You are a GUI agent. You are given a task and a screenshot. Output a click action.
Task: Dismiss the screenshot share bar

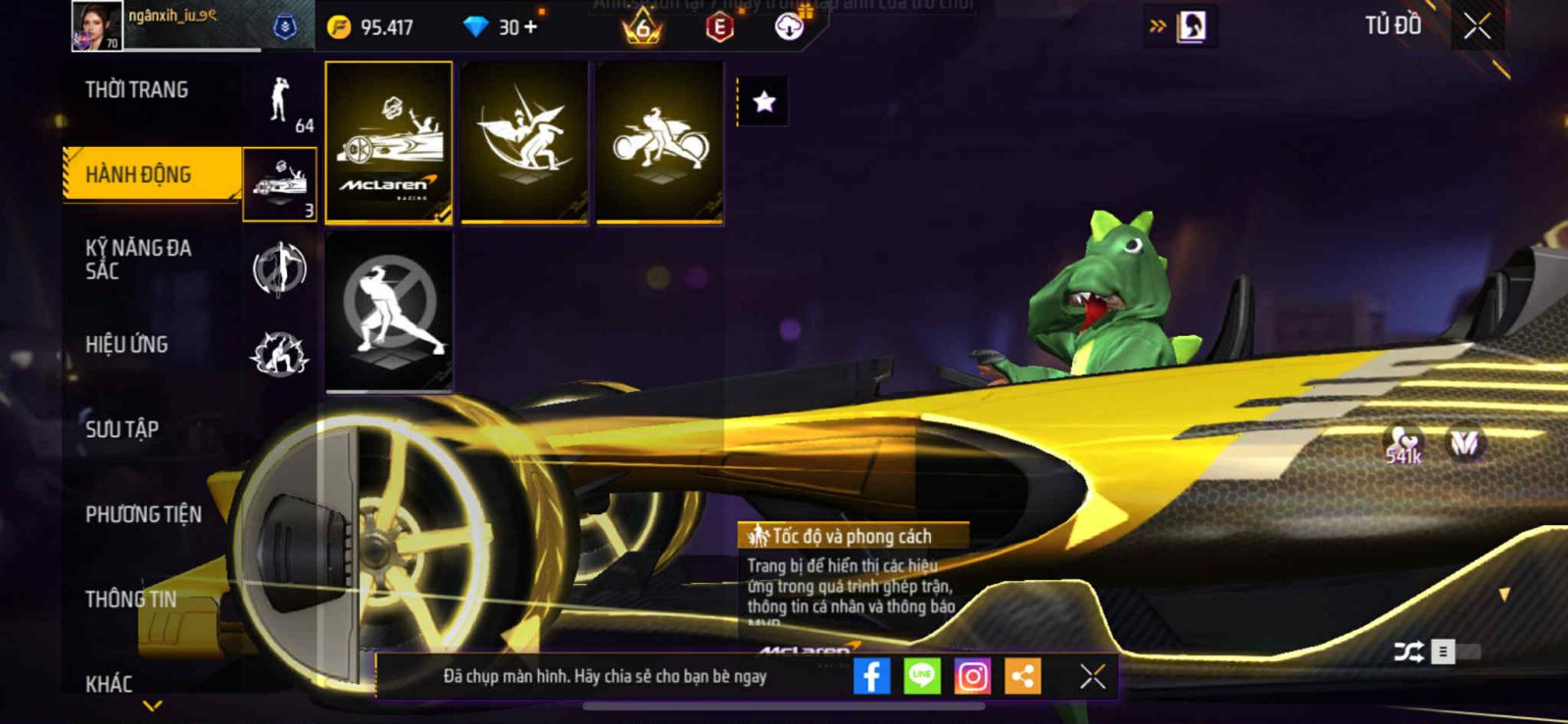coord(1093,676)
